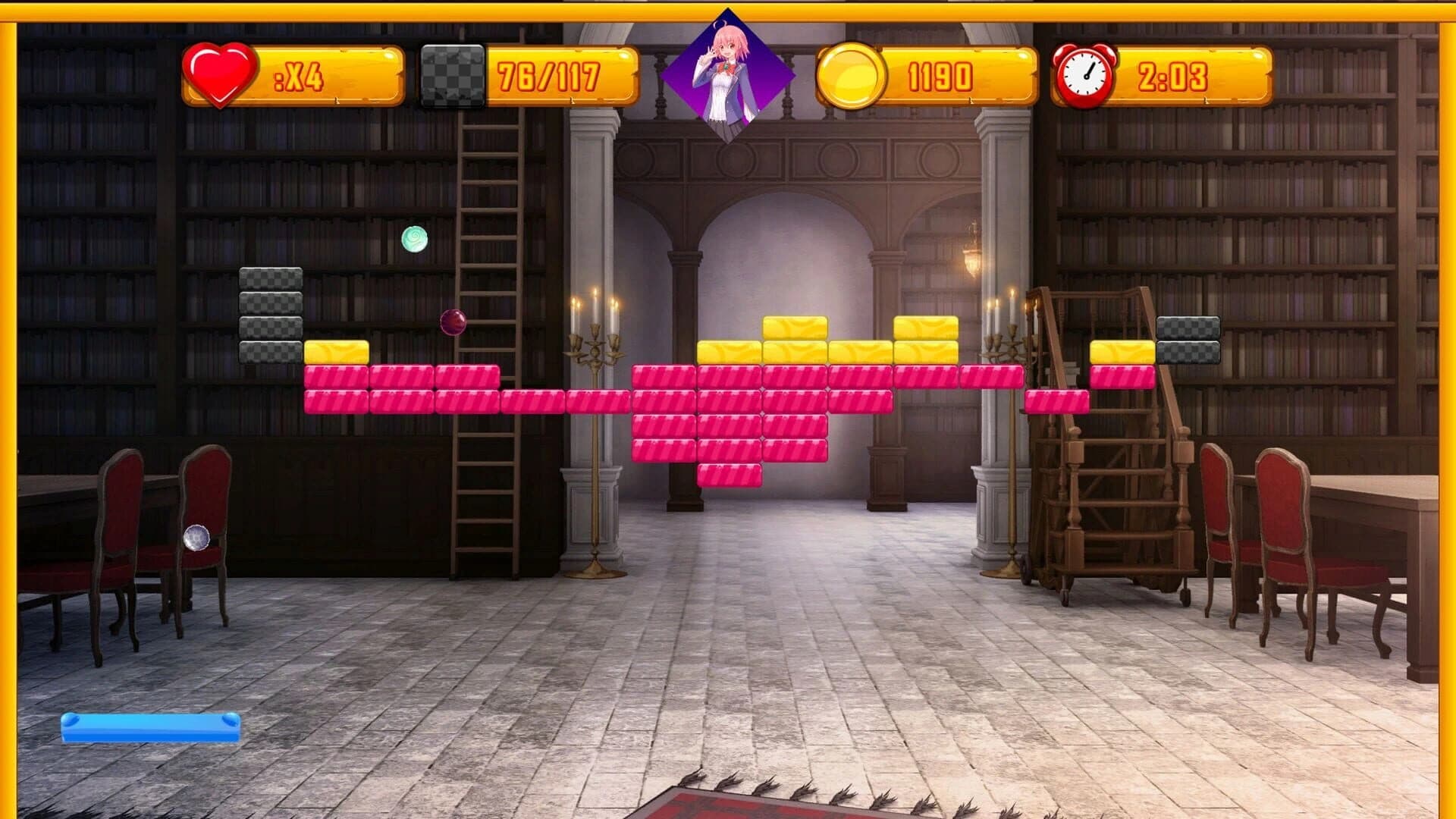Click the purple ball in play
The height and width of the screenshot is (819, 1456).
tap(453, 323)
